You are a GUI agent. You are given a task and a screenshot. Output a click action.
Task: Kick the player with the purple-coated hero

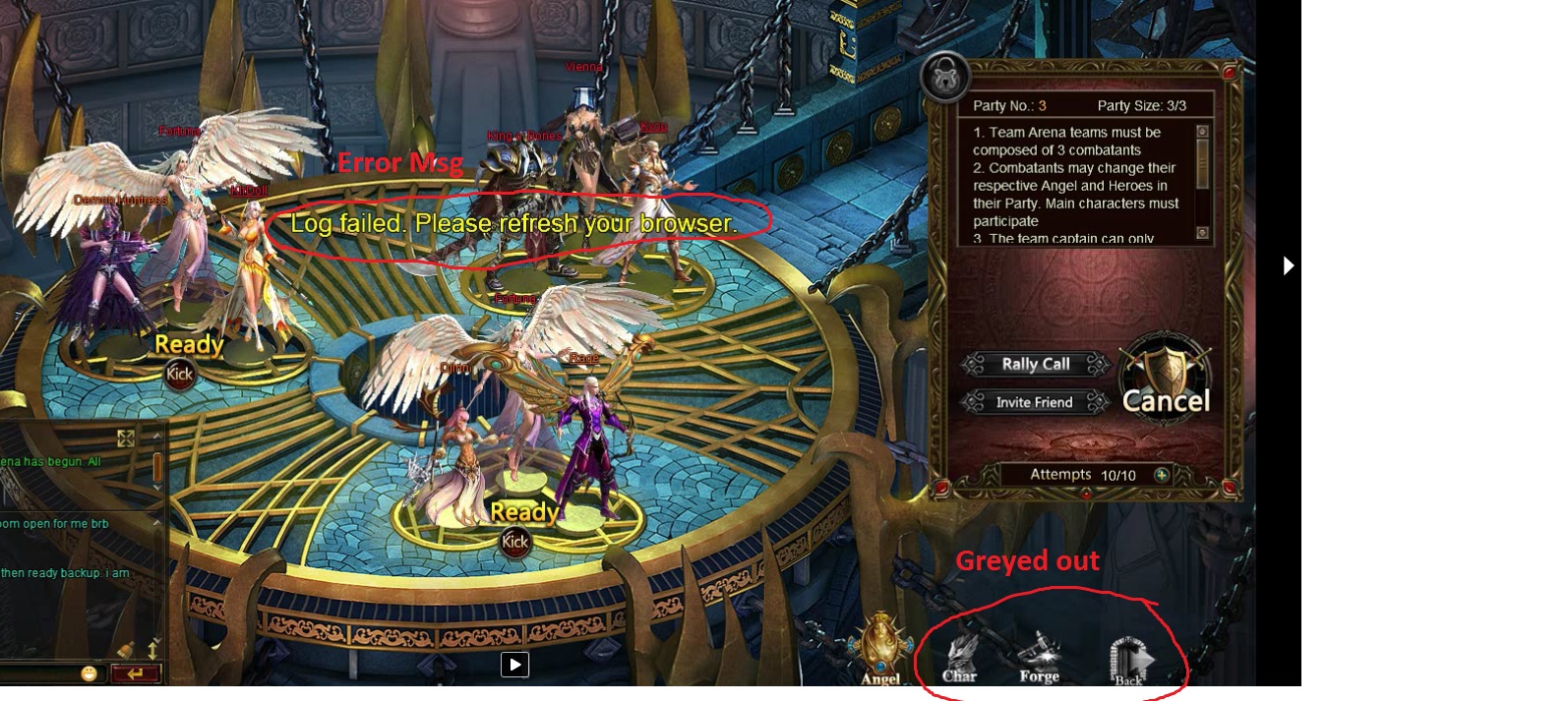click(515, 541)
